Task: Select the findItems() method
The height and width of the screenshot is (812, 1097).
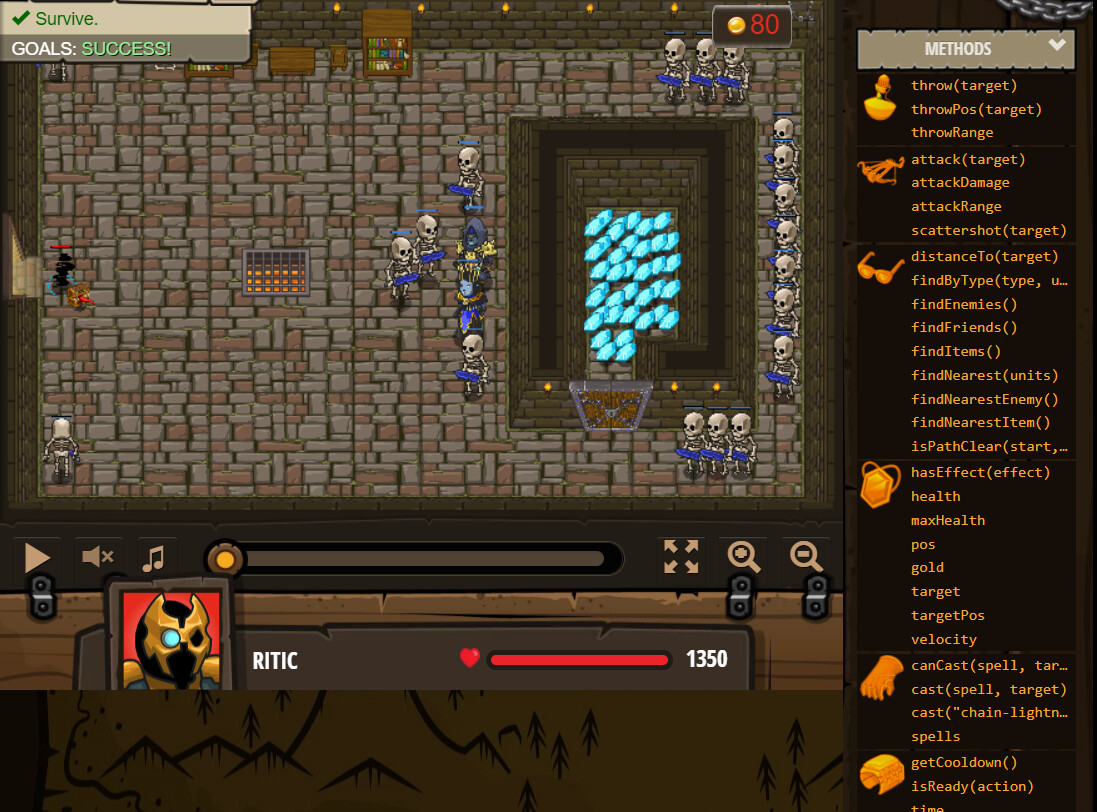Action: click(955, 352)
